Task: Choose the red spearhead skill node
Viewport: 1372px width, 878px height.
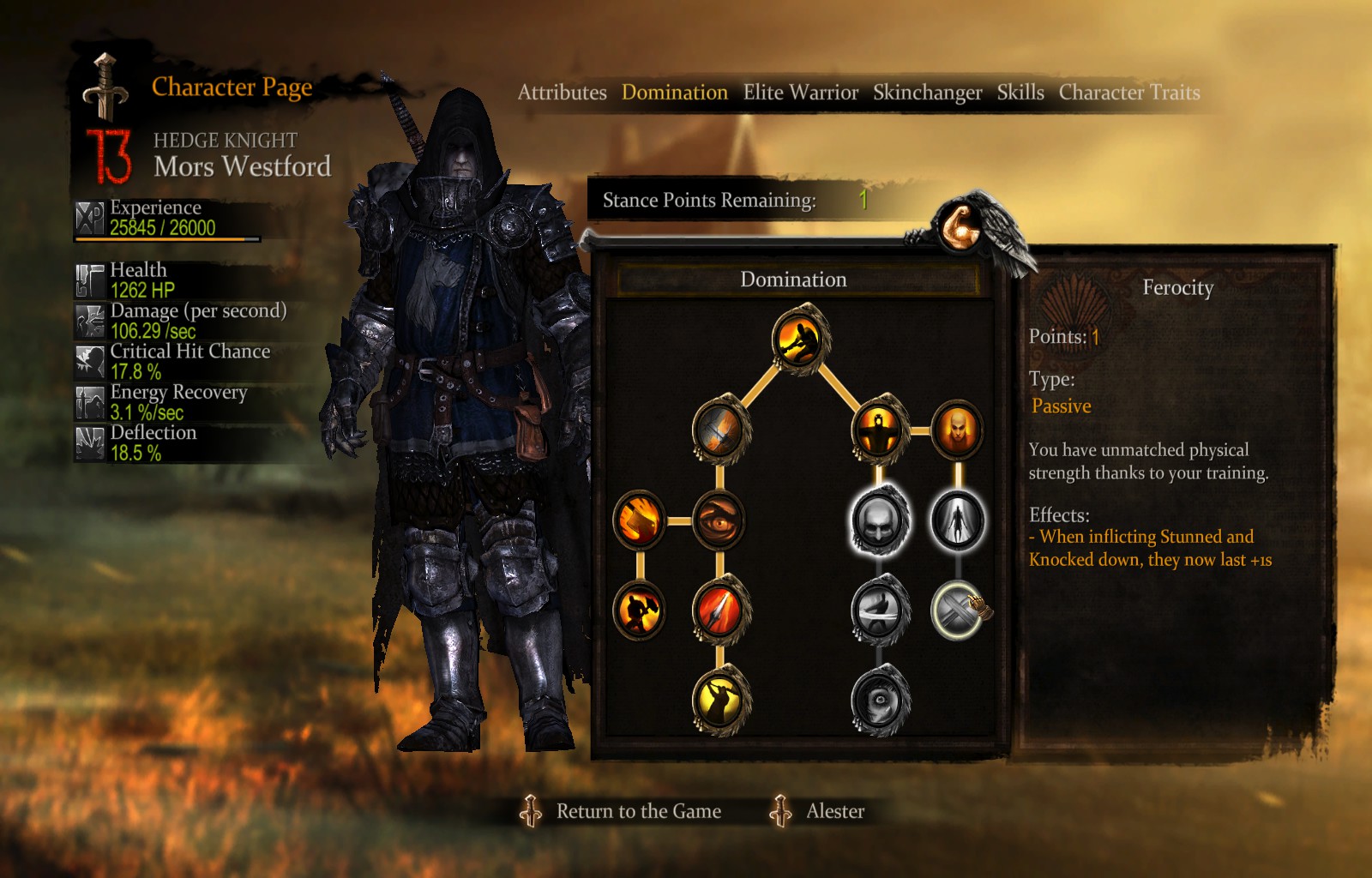Action: tap(720, 610)
